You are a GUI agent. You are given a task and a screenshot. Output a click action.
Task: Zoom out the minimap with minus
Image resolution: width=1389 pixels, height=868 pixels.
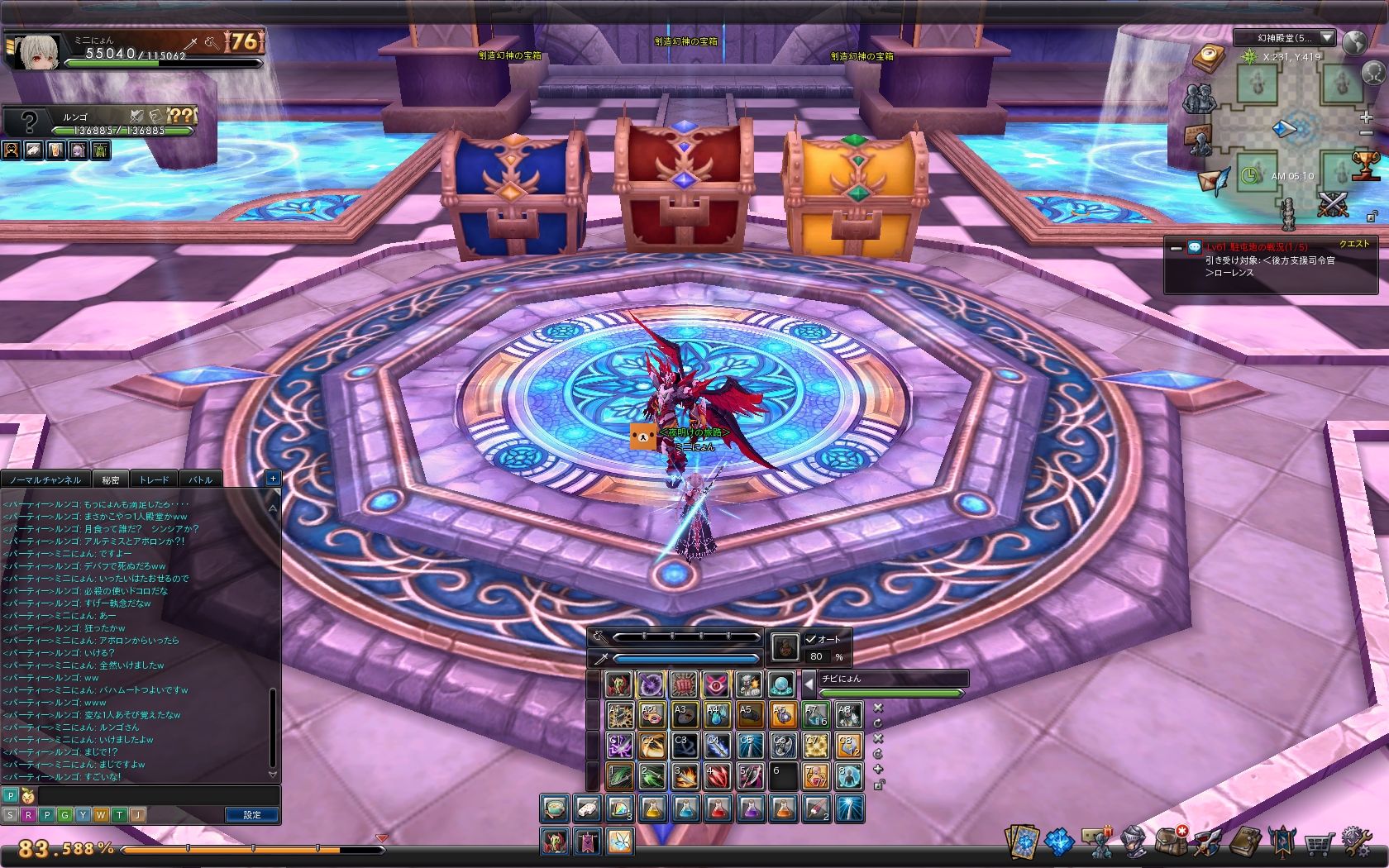coord(1366,134)
